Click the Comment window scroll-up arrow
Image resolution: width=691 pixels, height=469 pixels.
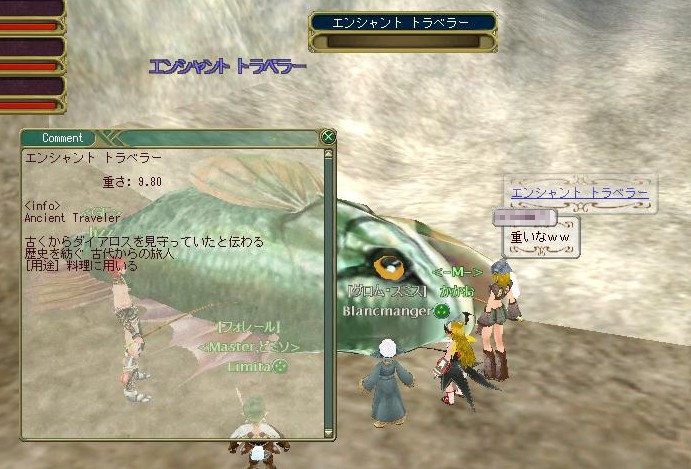click(328, 153)
